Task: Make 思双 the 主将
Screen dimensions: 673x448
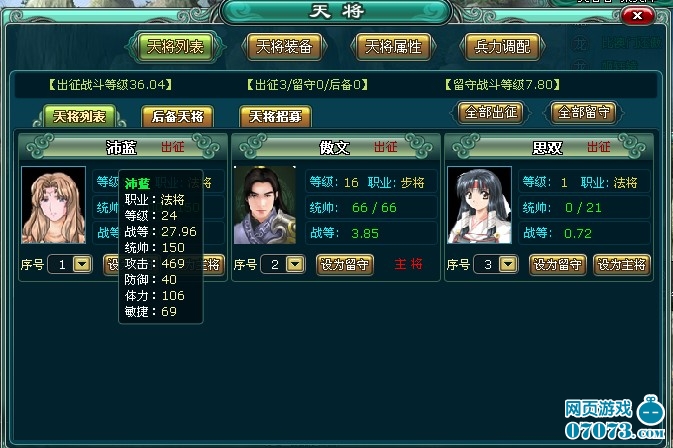Action: (x=622, y=265)
